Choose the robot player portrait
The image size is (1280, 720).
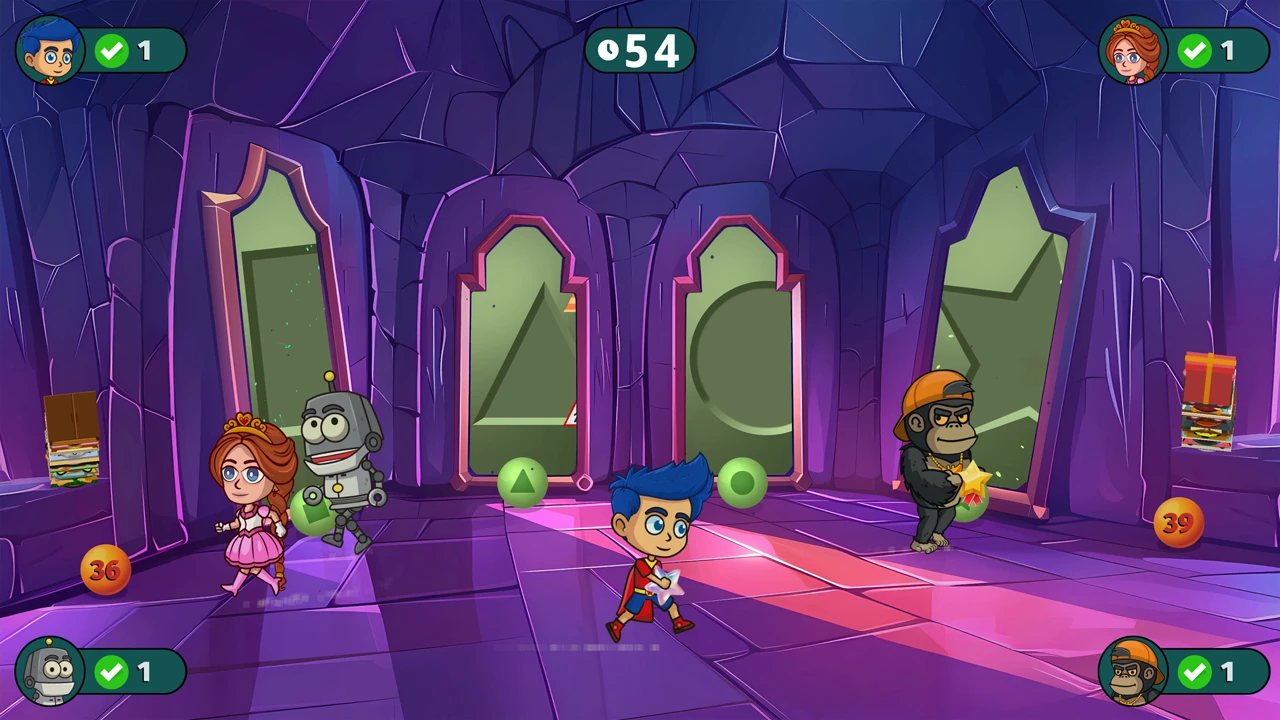click(x=50, y=671)
